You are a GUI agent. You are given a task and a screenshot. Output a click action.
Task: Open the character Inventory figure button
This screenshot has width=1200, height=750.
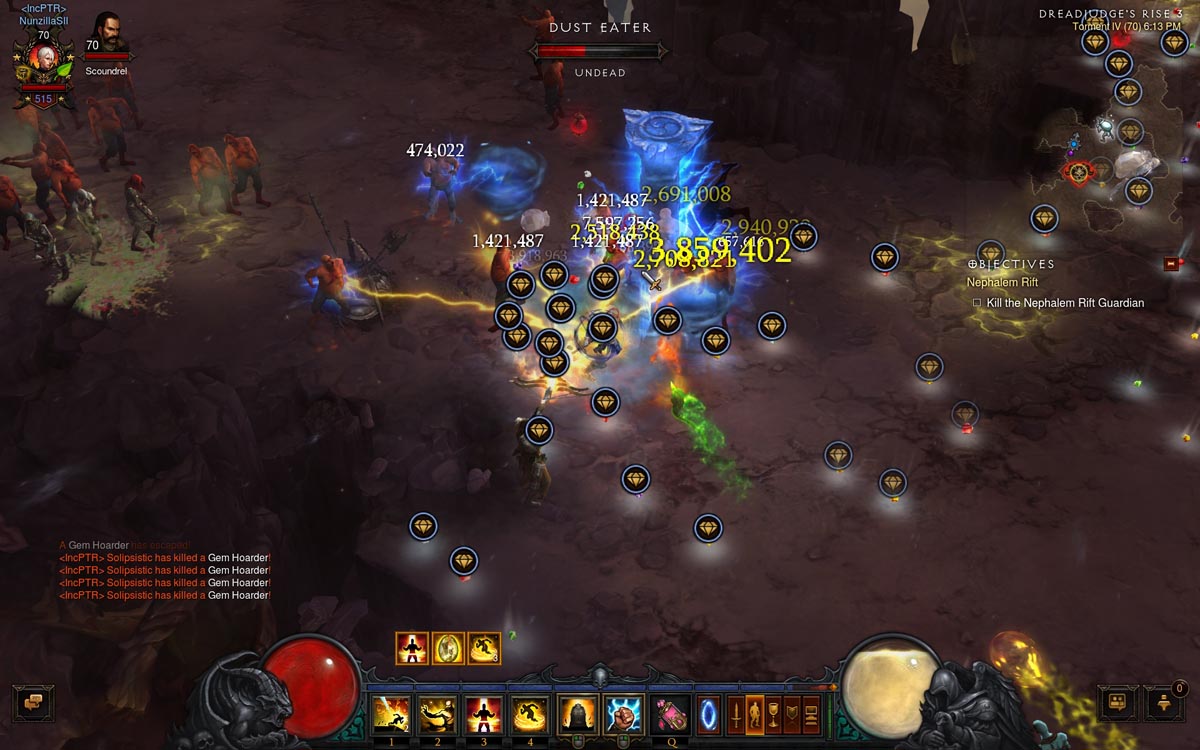pyautogui.click(x=755, y=715)
